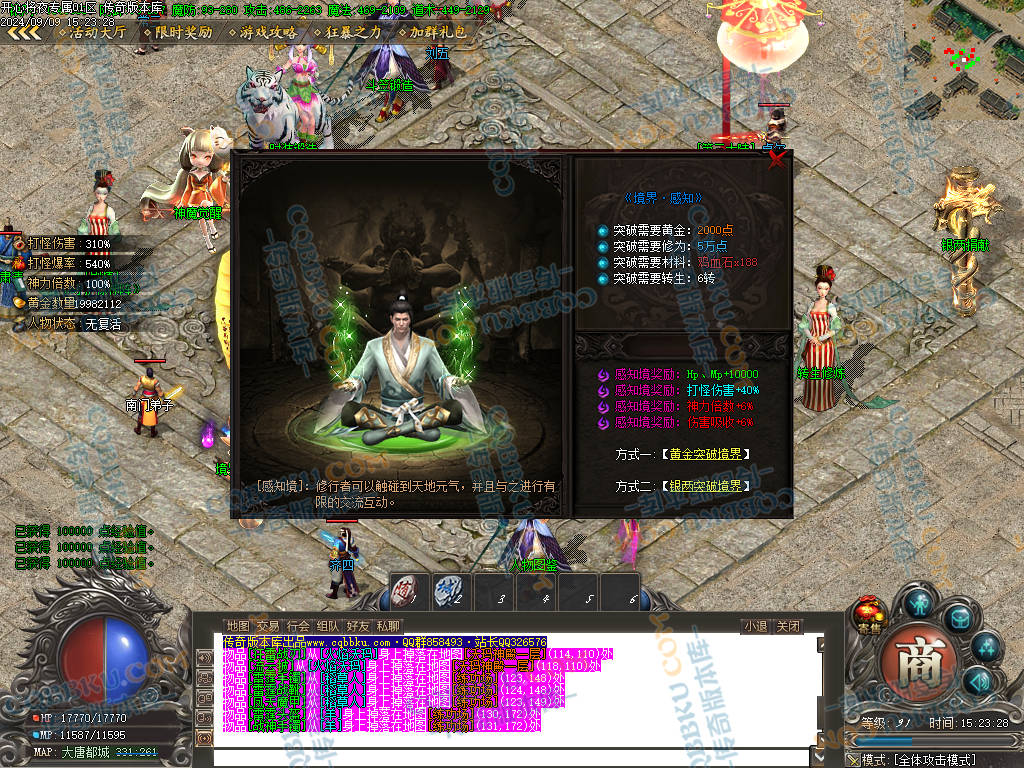This screenshot has height=768, width=1024.
Task: Switch to the 私聊 chat tab
Action: [x=388, y=627]
